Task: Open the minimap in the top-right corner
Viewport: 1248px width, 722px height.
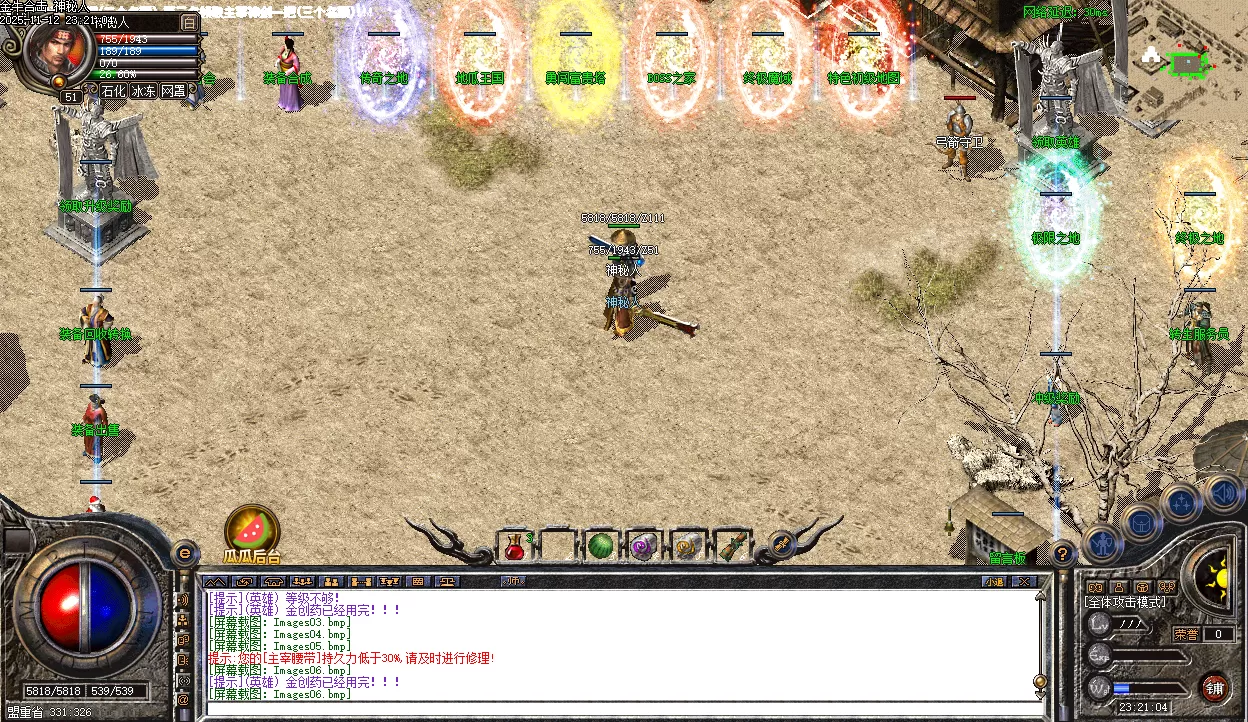Action: [1183, 62]
